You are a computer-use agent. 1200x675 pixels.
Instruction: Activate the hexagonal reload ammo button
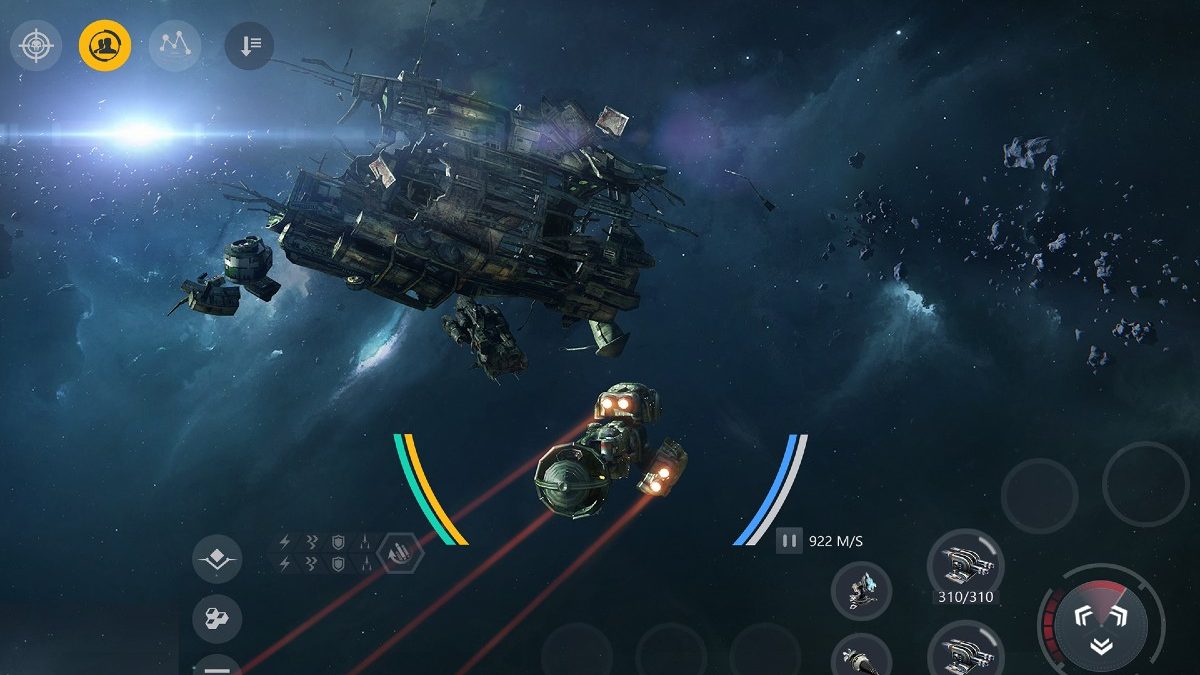click(401, 554)
